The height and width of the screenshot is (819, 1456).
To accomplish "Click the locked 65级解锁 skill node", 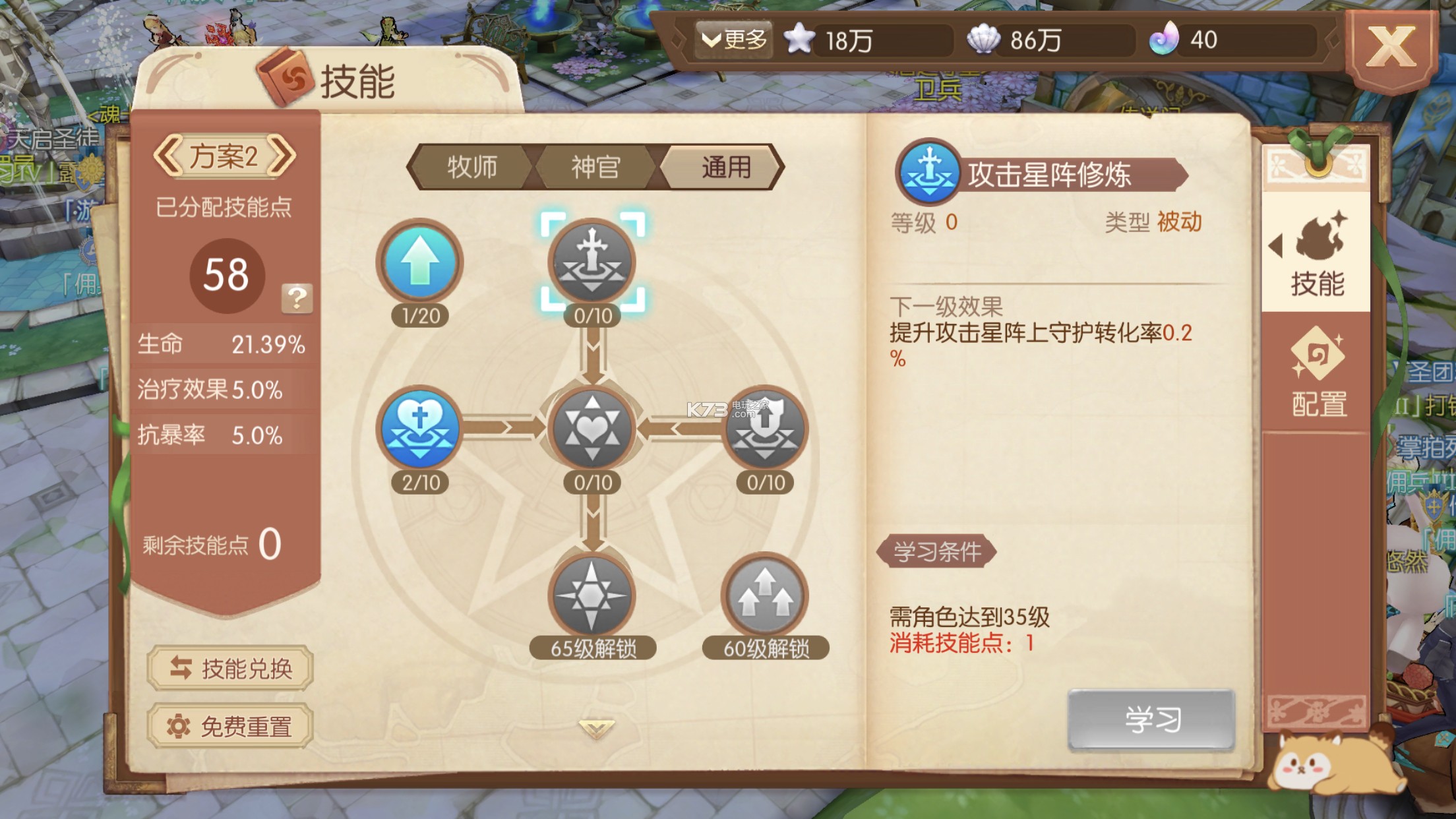I will 590,595.
